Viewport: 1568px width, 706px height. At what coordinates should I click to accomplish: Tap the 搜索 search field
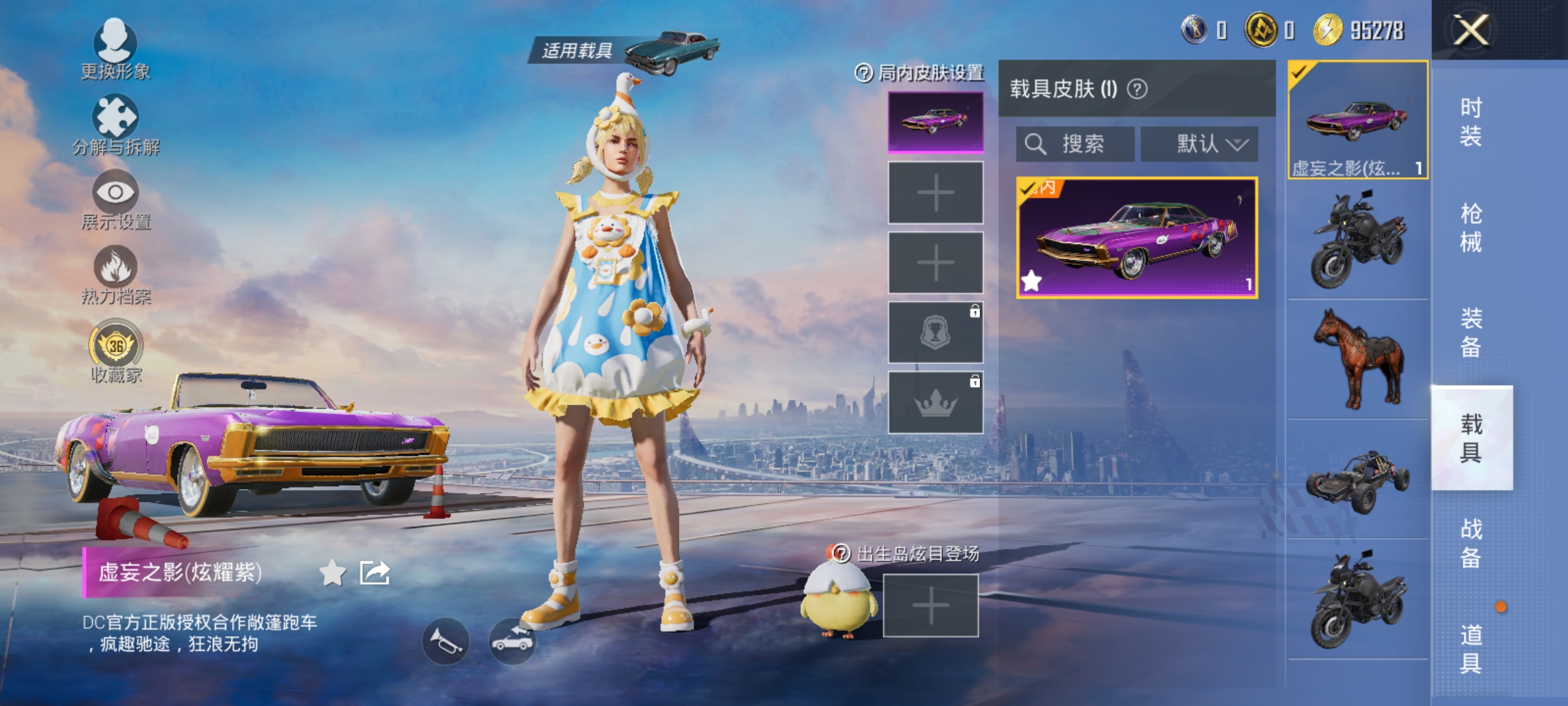point(1075,145)
